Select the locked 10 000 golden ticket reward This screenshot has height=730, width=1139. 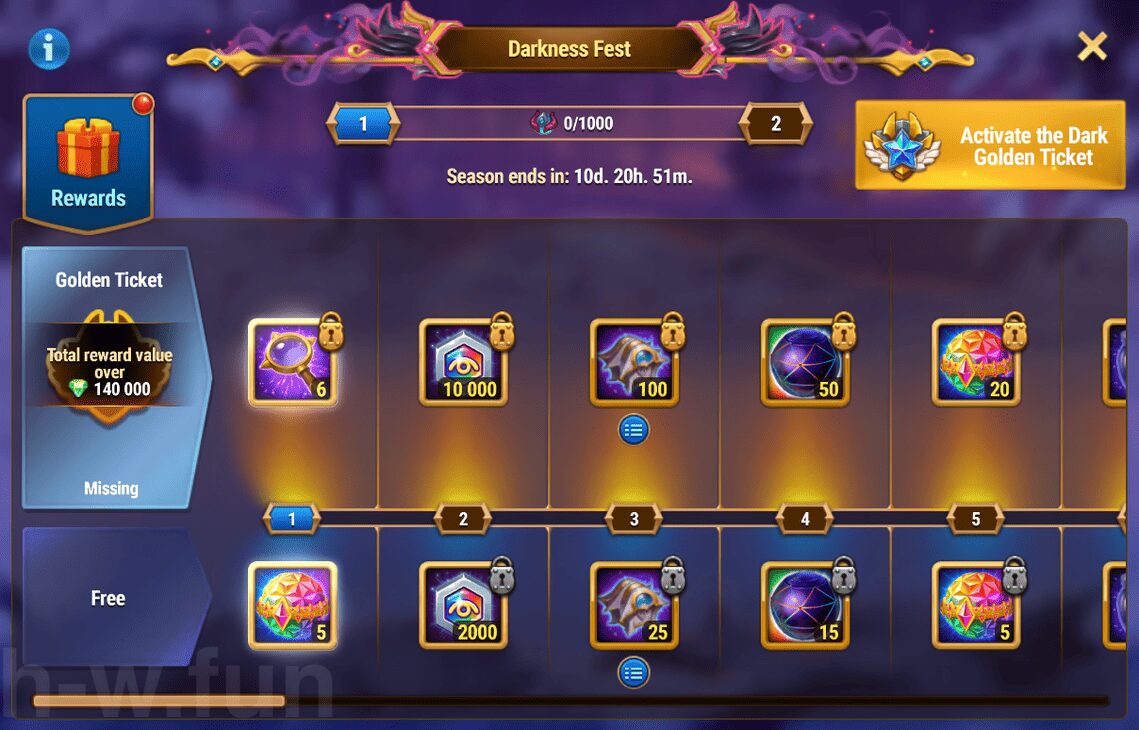(463, 362)
